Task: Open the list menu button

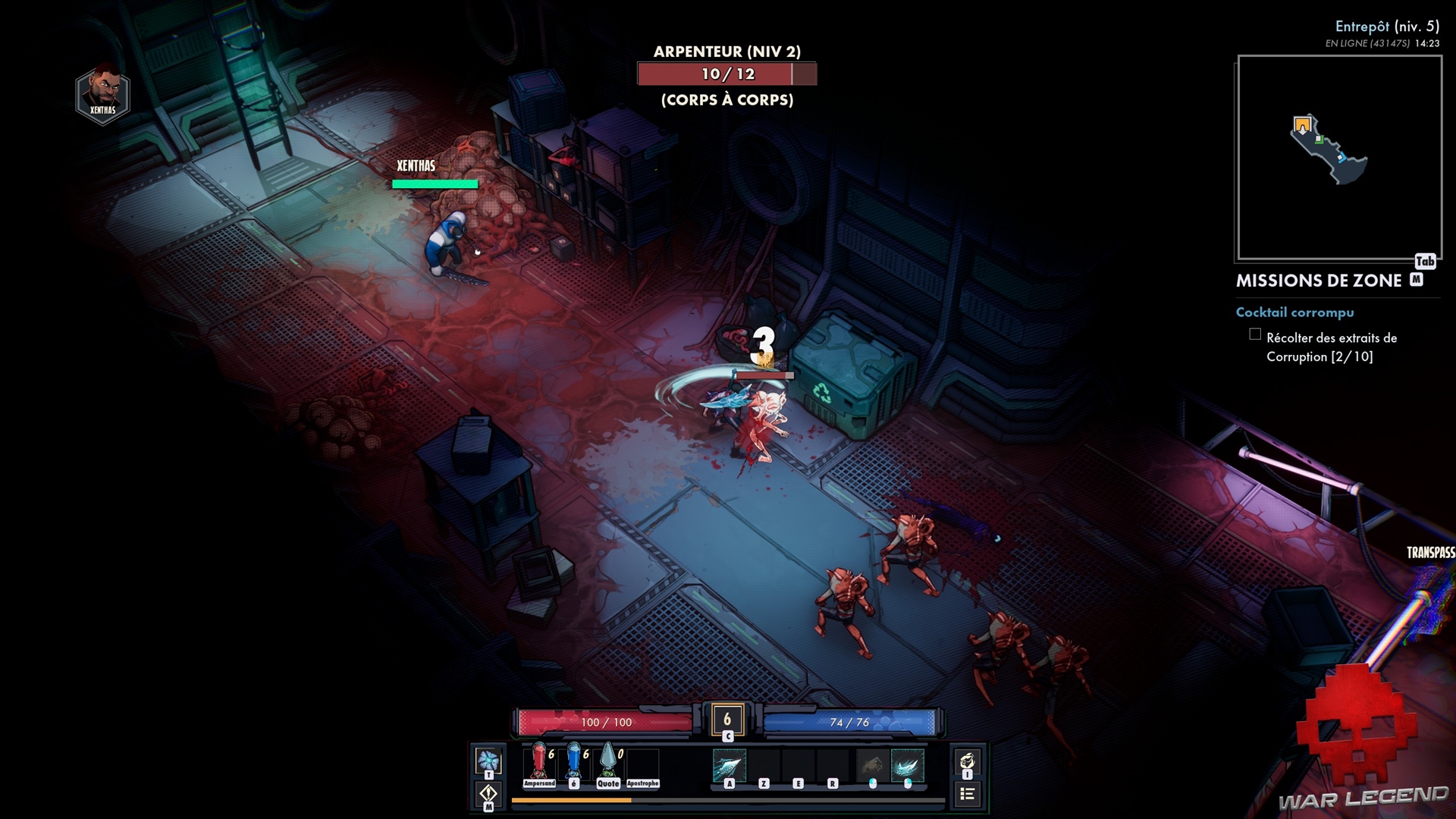Action: point(967,794)
